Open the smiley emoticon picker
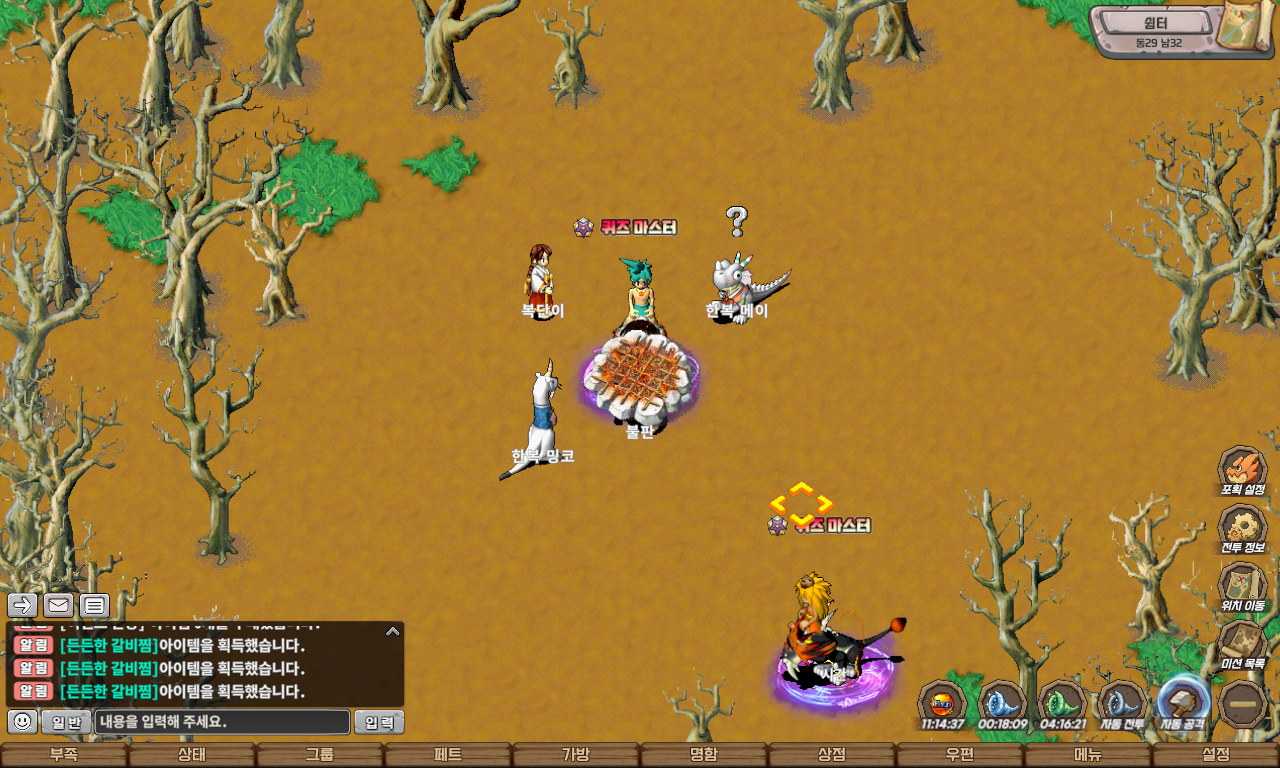Screen dimensions: 1280x768 point(23,721)
